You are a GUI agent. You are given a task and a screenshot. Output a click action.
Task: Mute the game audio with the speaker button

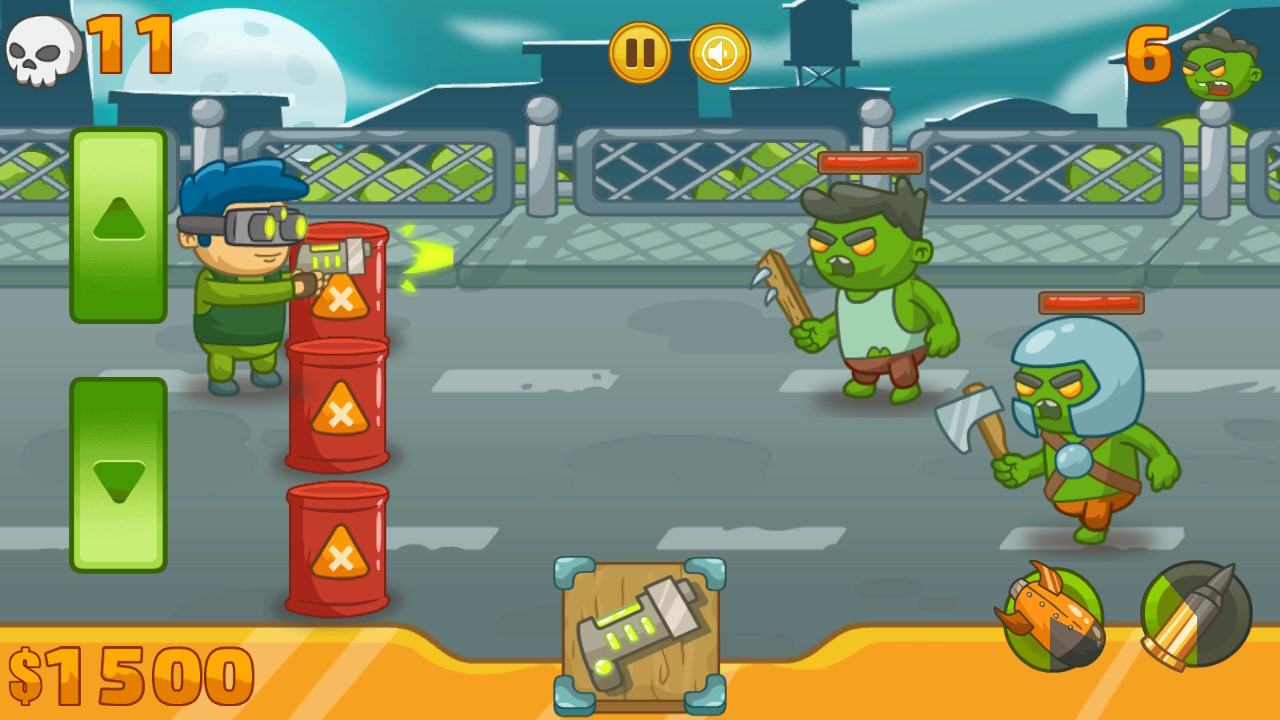720,52
